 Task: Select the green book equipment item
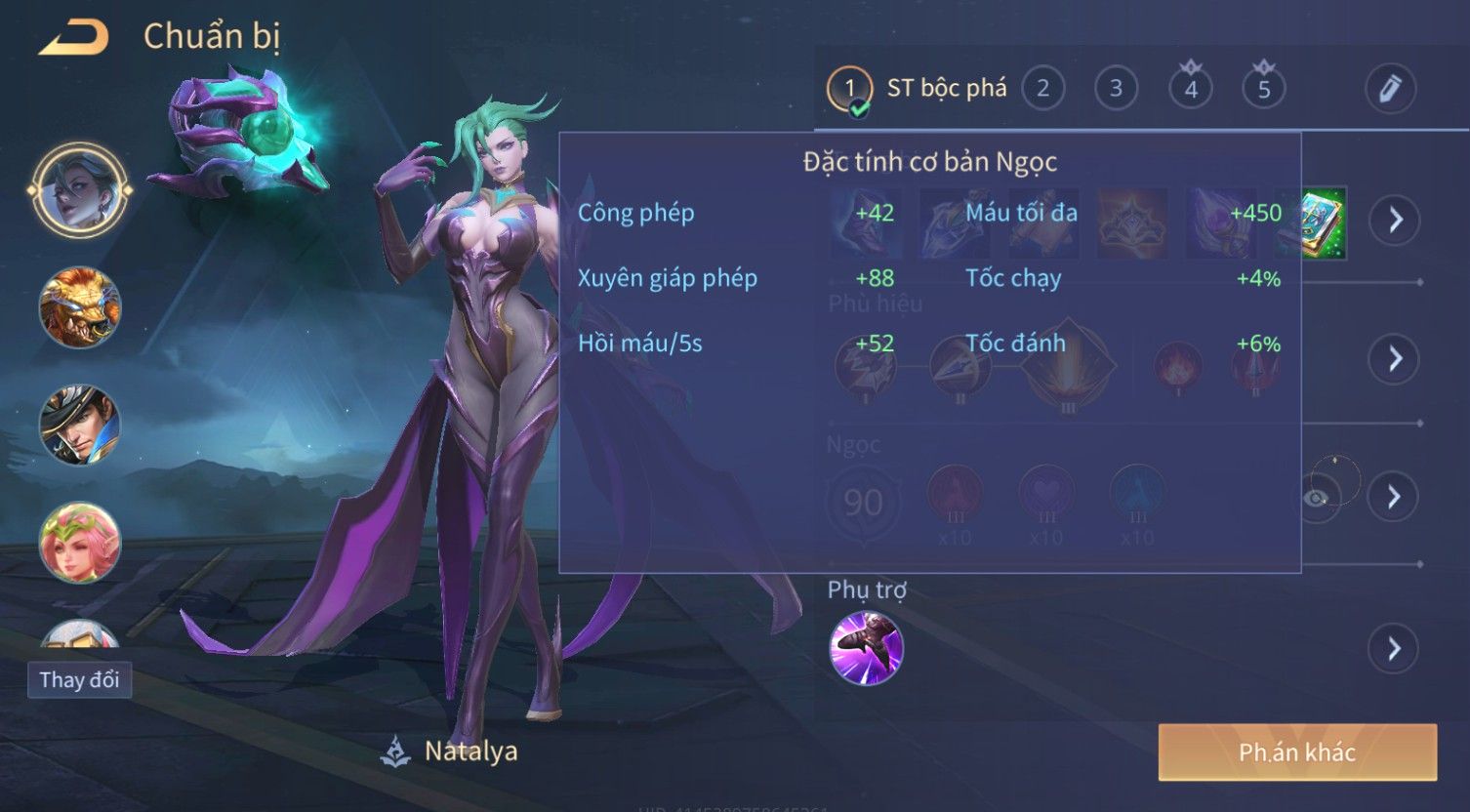[1325, 223]
